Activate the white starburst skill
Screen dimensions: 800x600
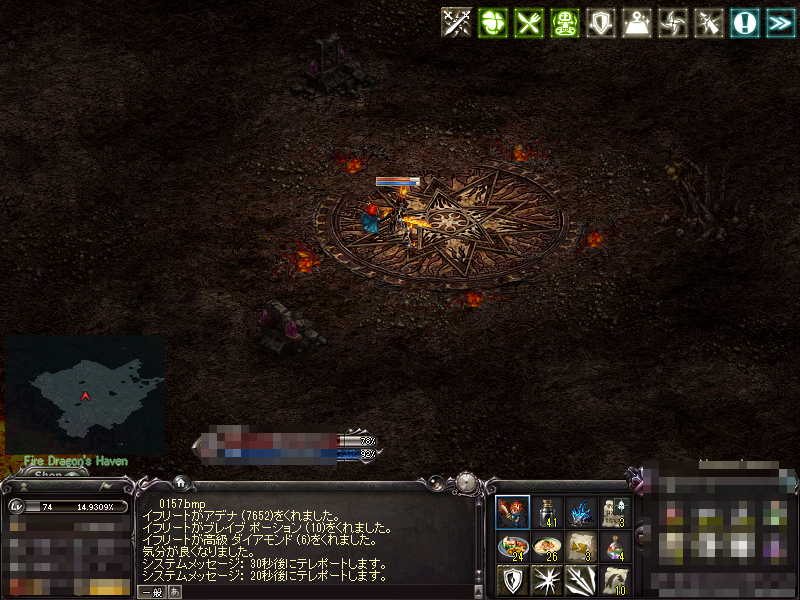pos(546,580)
